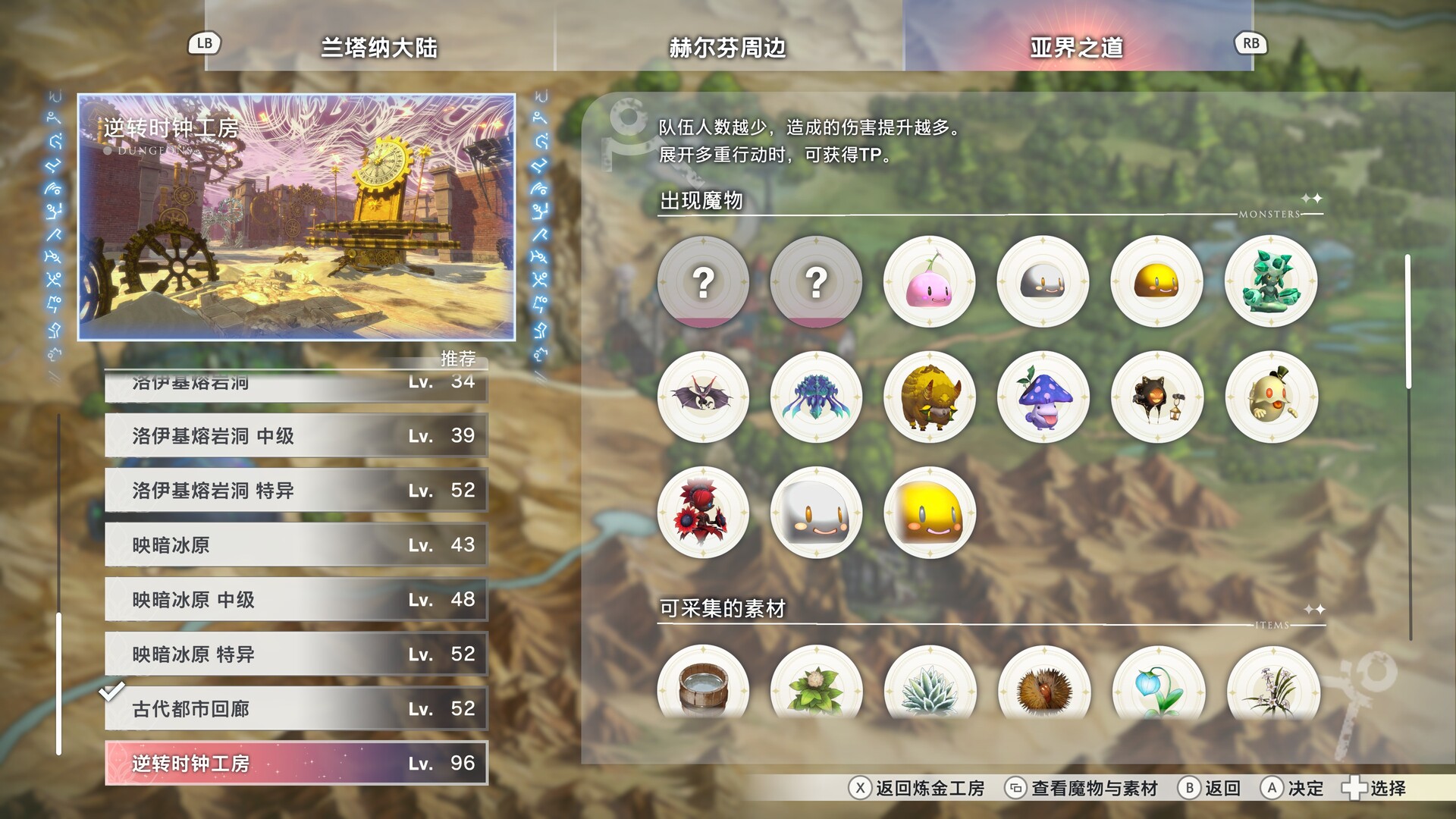
Task: Select the purple mushroom monster icon
Action: click(1043, 397)
